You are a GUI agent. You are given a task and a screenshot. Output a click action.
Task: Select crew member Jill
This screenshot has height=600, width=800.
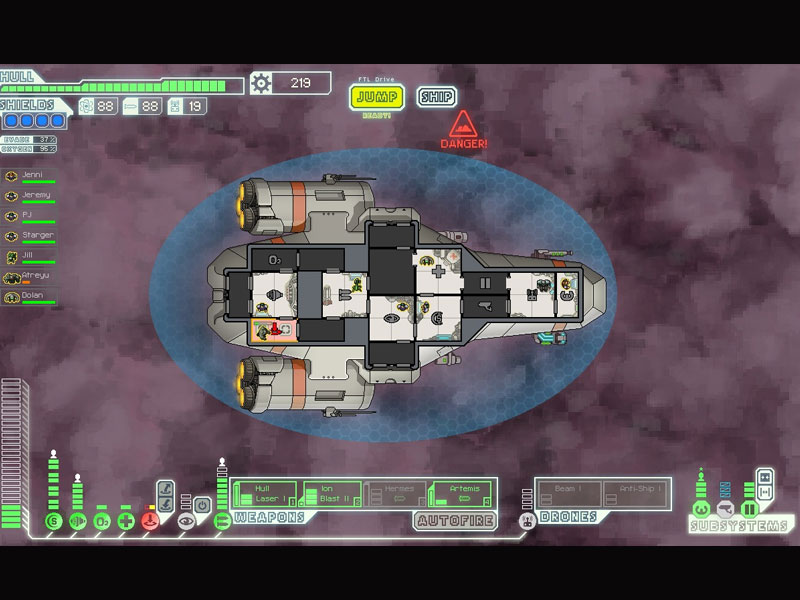[30, 257]
